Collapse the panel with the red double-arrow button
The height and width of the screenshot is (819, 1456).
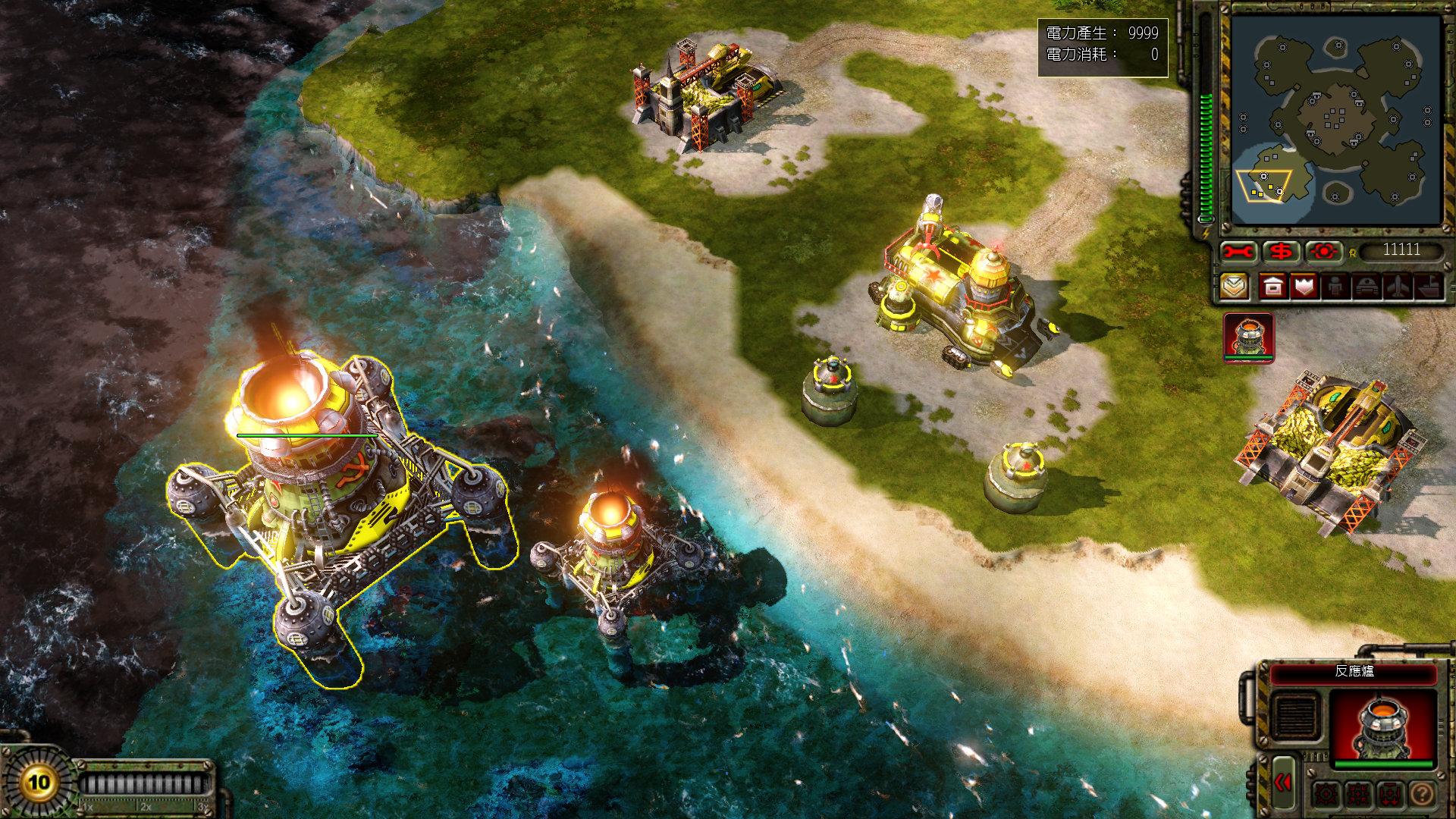tap(1283, 783)
